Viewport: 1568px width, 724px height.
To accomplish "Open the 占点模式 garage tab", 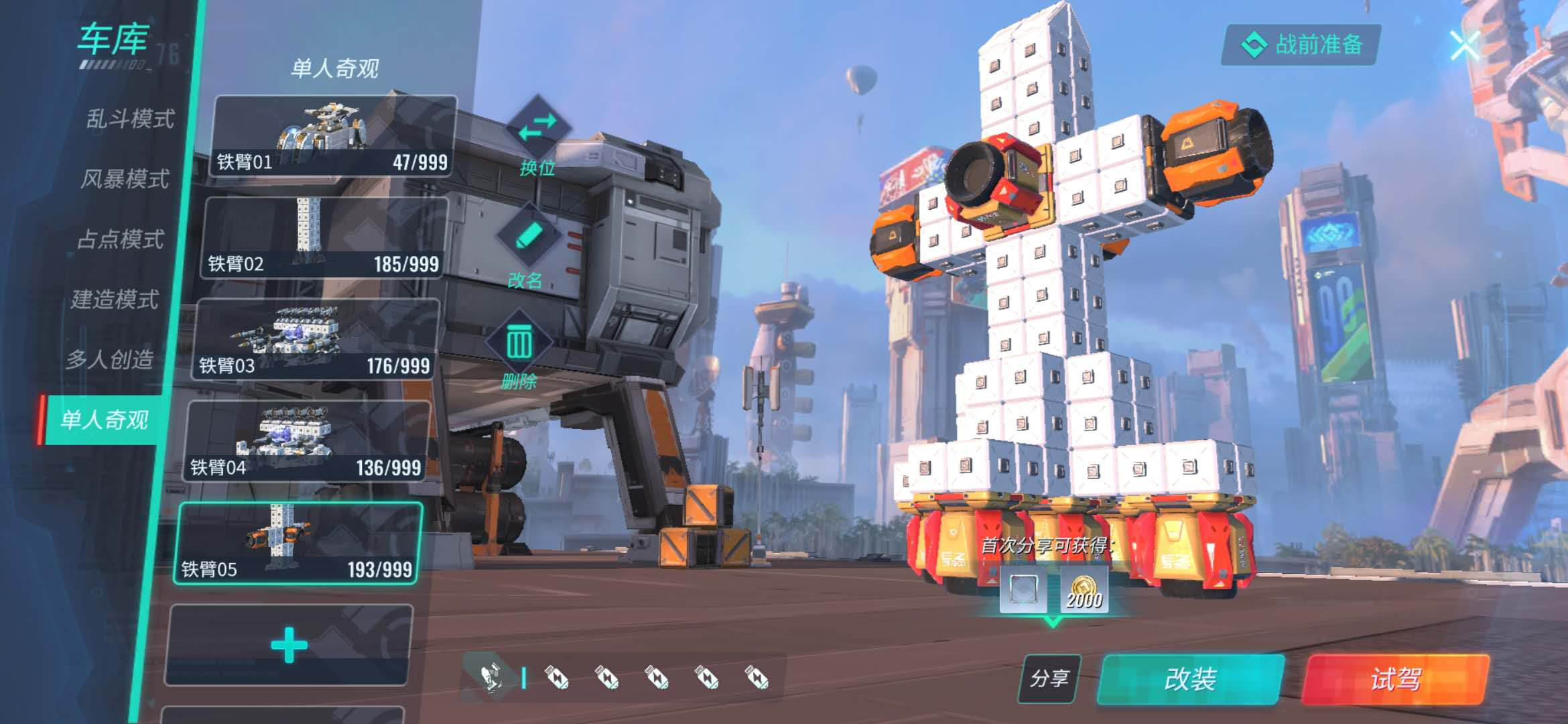I will coord(121,239).
